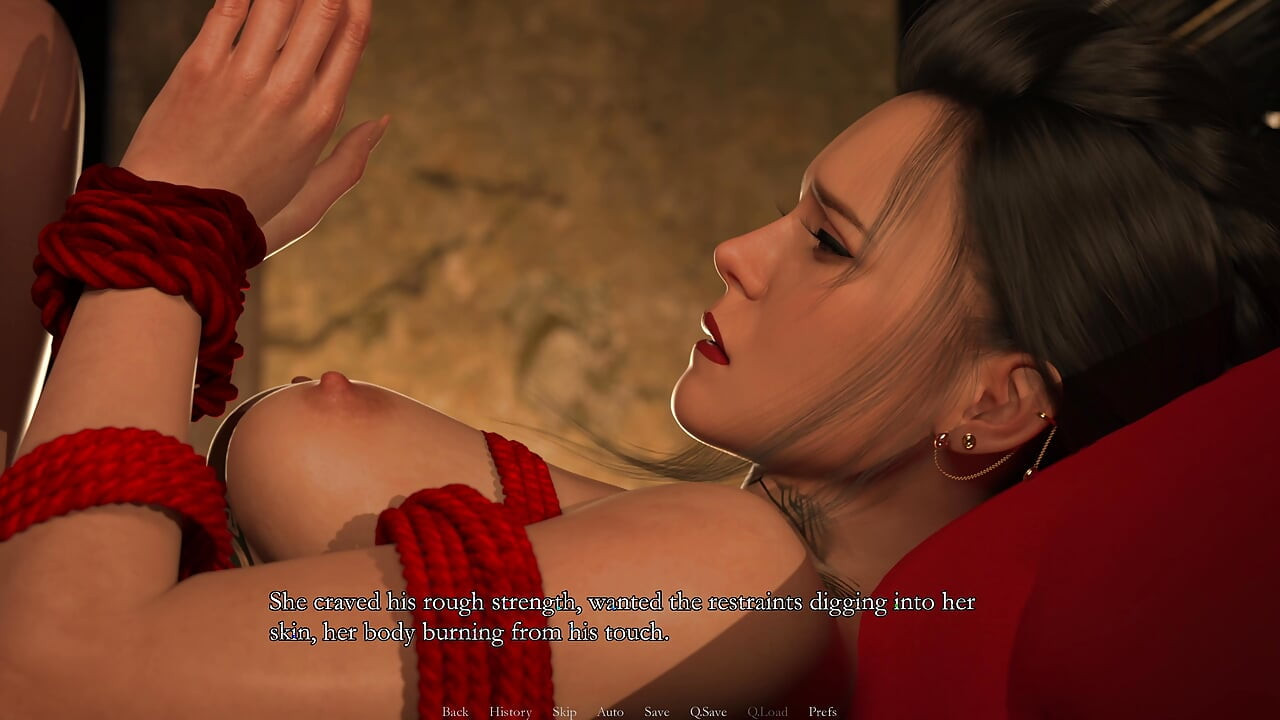Review past text with History
The width and height of the screenshot is (1280, 720).
click(x=510, y=712)
